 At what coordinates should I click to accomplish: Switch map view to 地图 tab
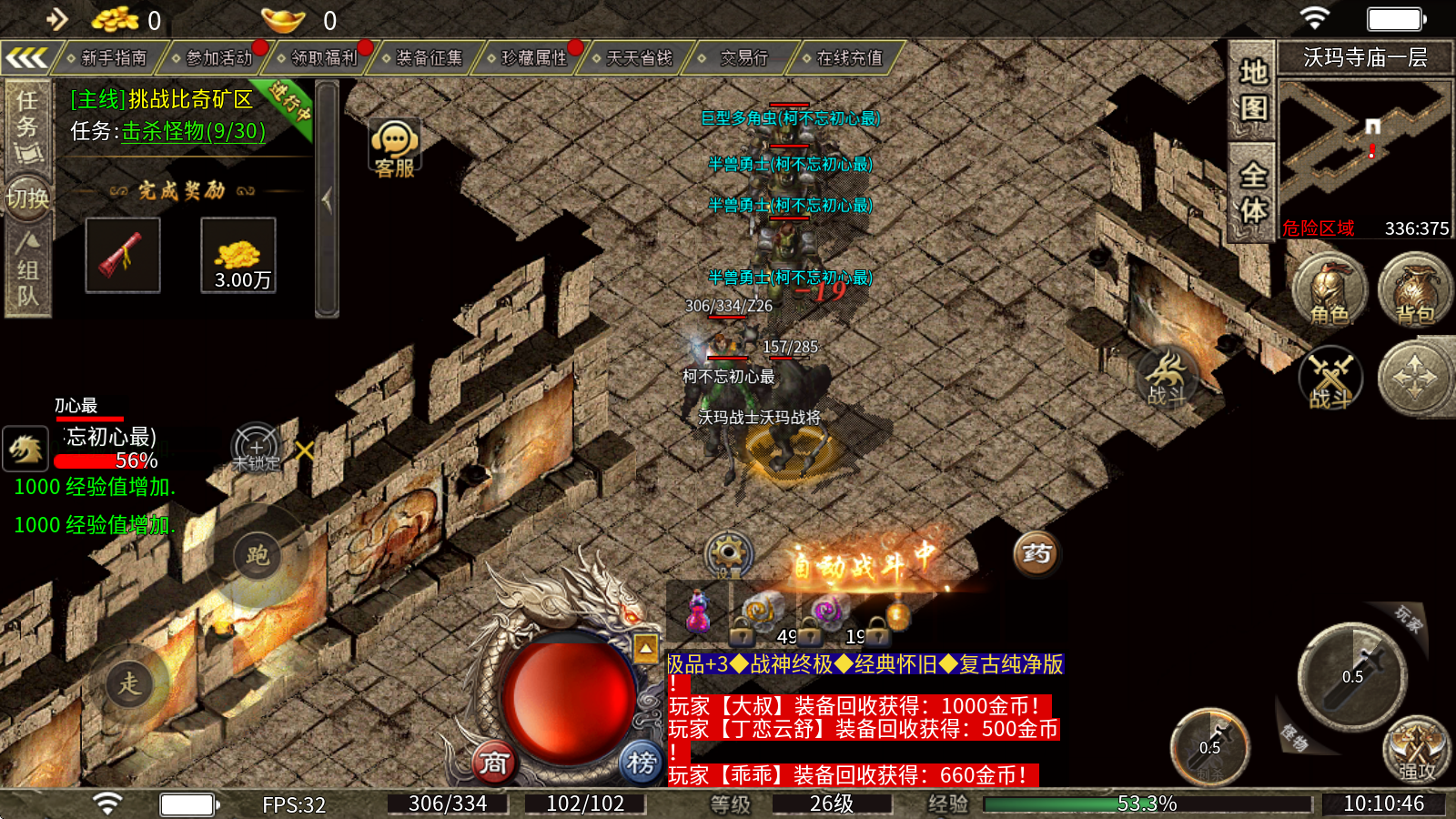pyautogui.click(x=1253, y=89)
